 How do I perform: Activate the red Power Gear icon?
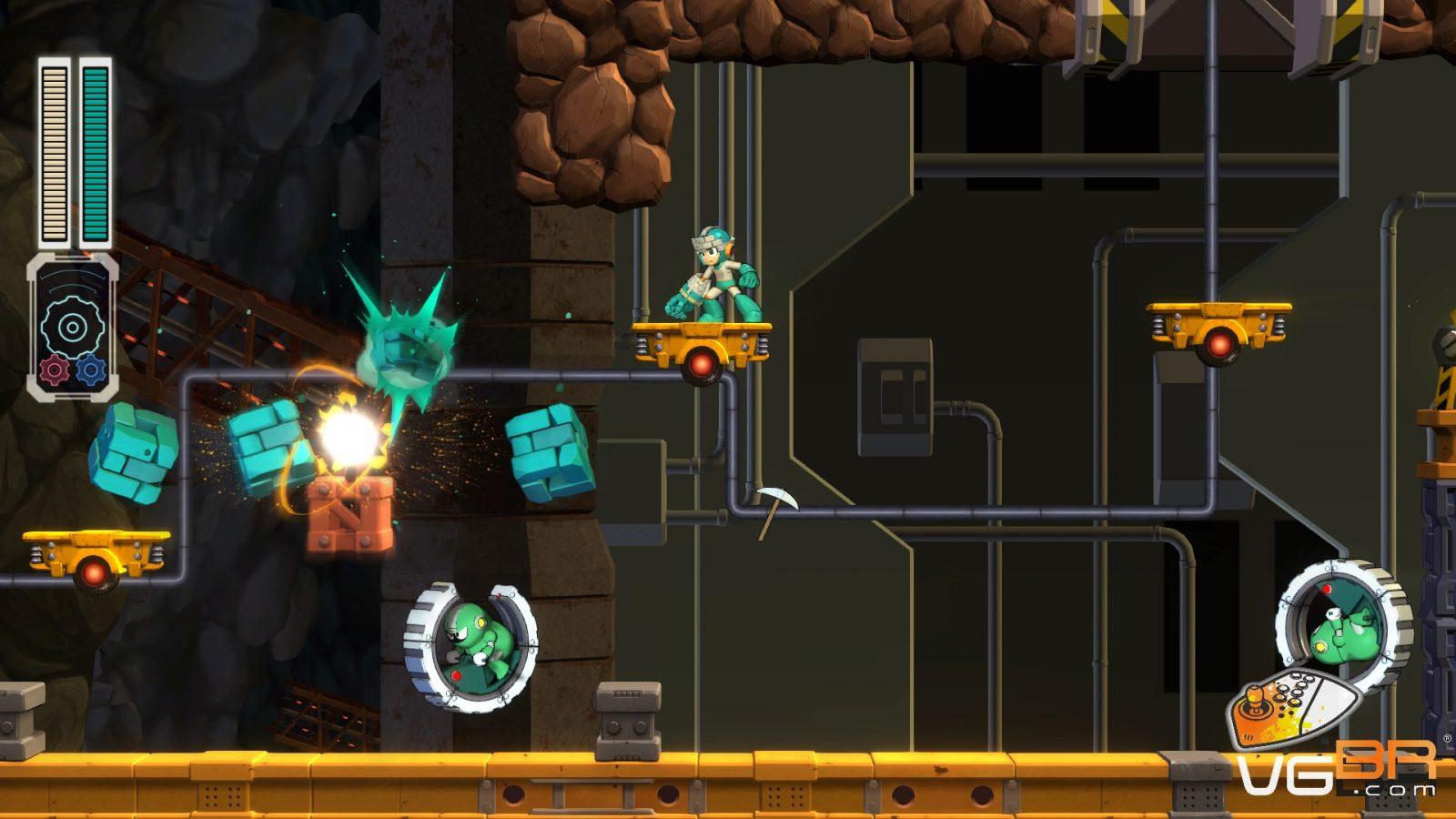(55, 369)
